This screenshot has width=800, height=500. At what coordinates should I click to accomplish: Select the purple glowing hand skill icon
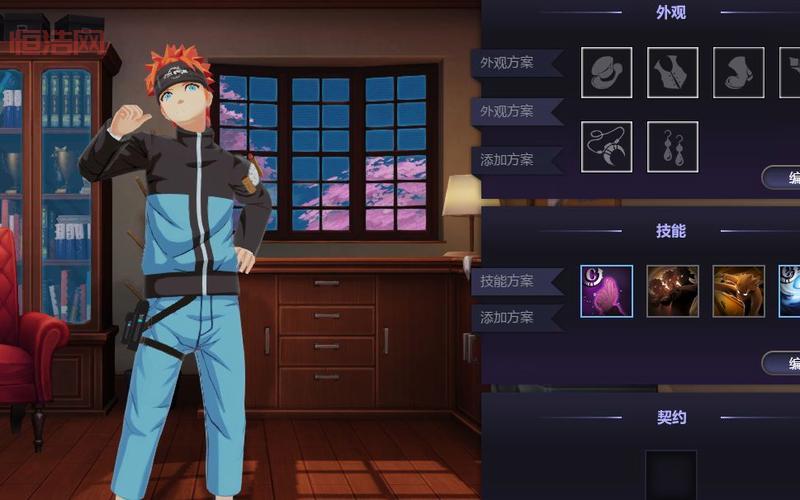(606, 291)
